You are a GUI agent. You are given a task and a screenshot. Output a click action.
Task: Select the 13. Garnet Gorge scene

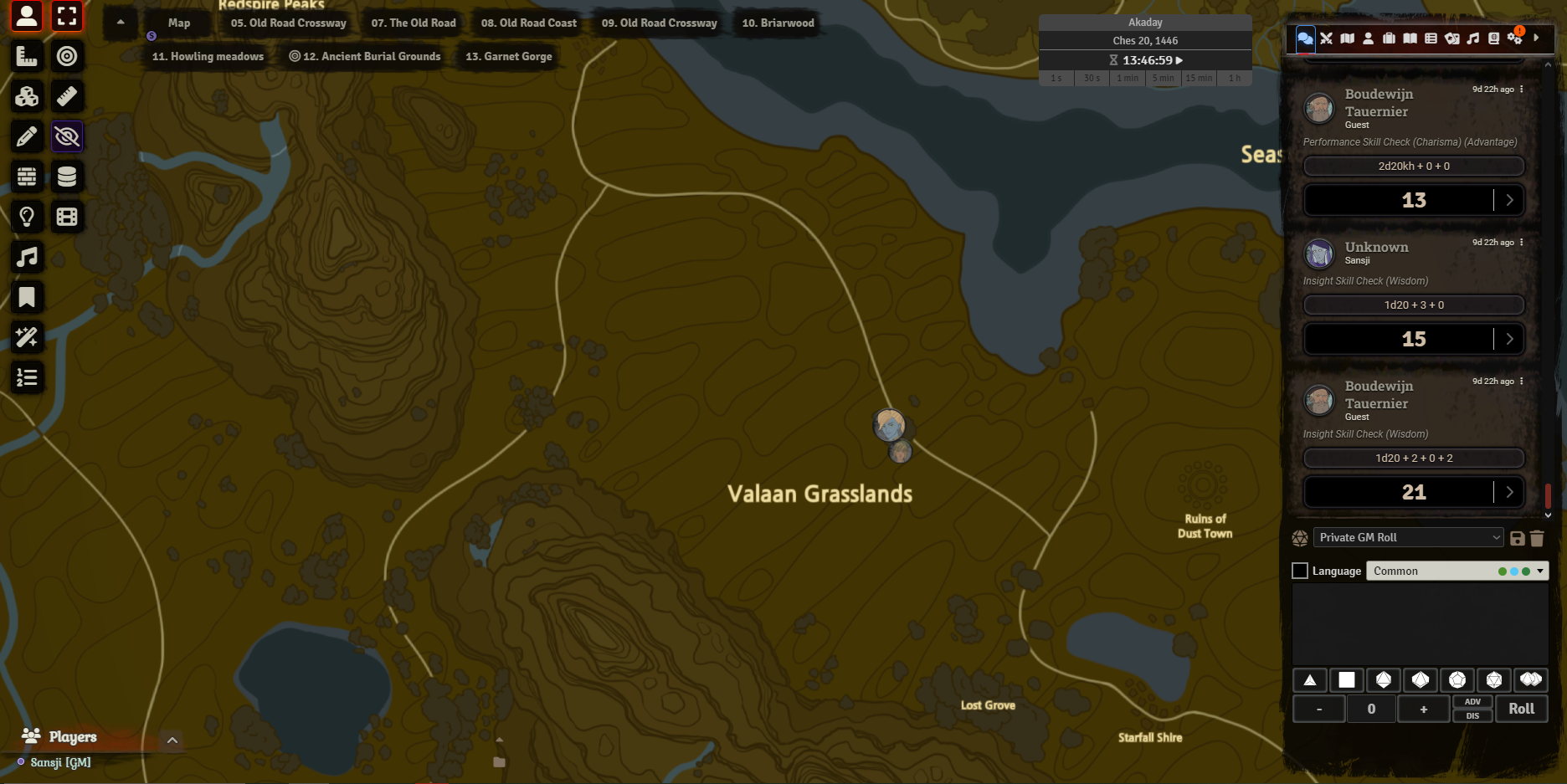point(508,57)
